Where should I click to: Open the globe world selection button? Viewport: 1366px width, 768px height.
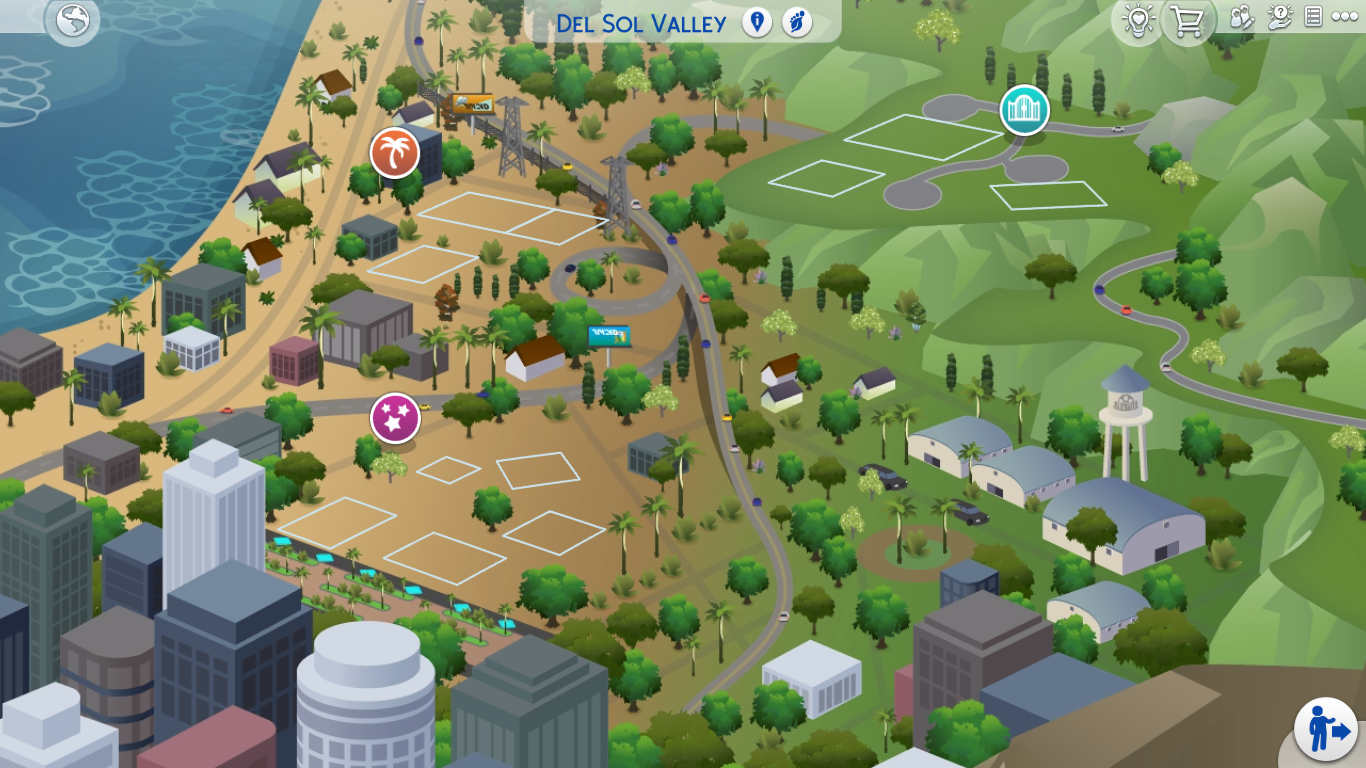click(72, 20)
